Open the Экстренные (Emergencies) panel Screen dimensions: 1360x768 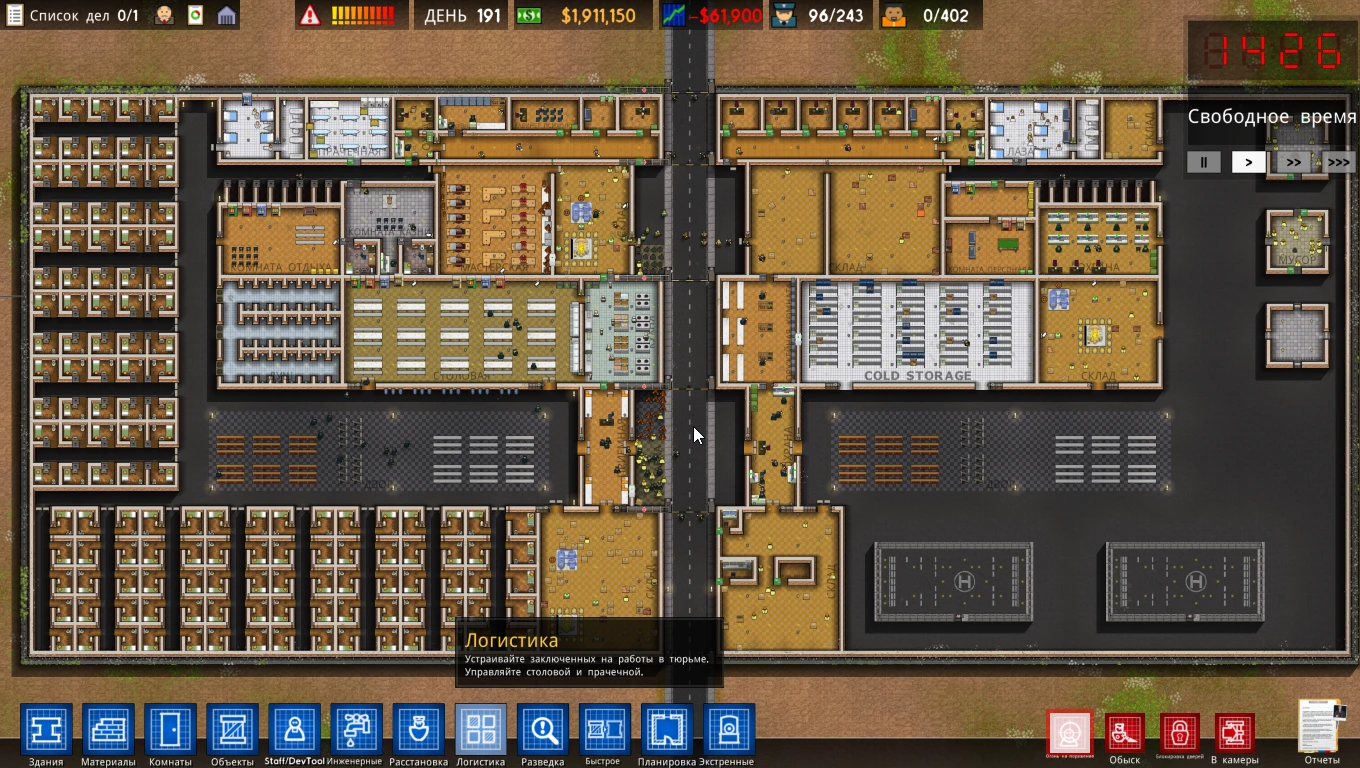click(728, 730)
